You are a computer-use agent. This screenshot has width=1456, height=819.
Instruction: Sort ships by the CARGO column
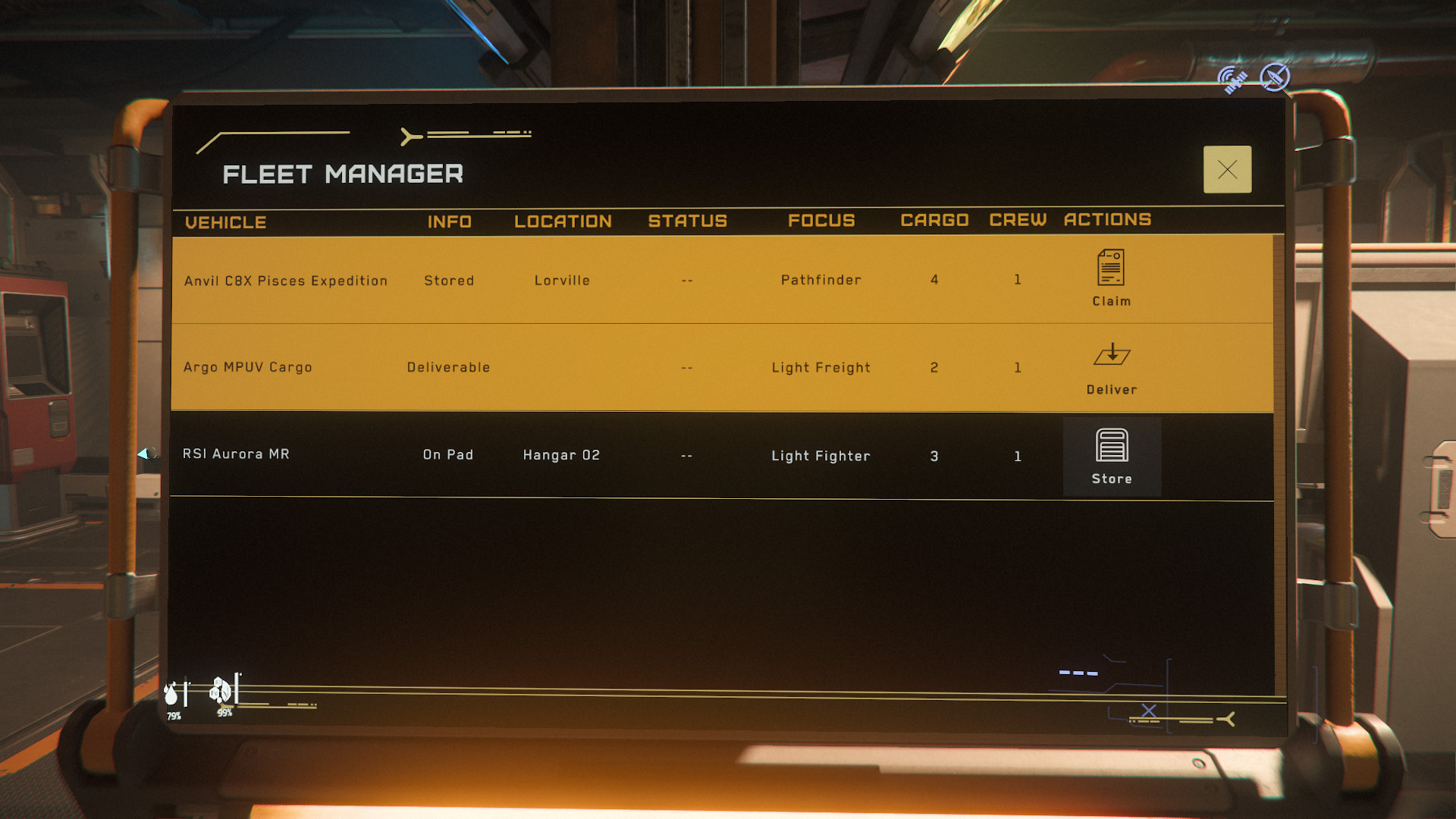(934, 220)
